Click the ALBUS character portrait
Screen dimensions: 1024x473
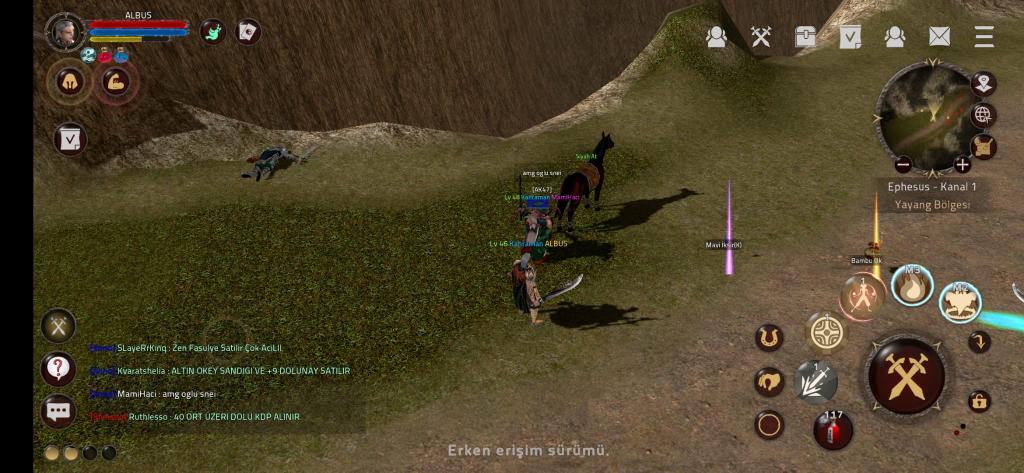[65, 32]
